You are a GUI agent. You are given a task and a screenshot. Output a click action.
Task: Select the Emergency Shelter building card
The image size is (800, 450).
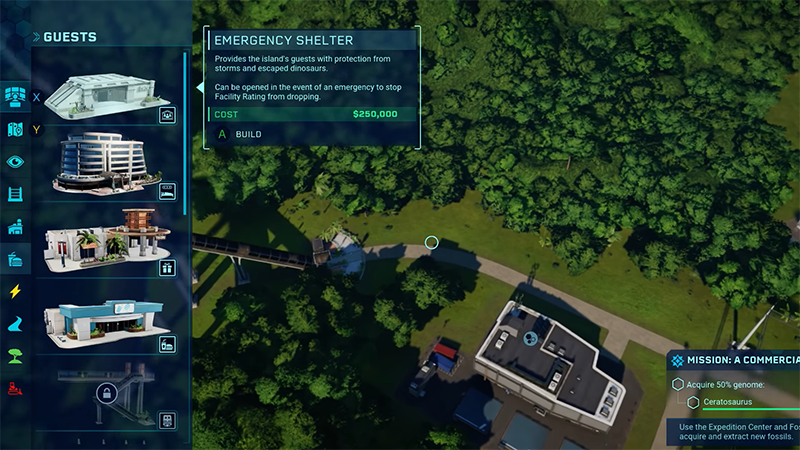pyautogui.click(x=106, y=88)
